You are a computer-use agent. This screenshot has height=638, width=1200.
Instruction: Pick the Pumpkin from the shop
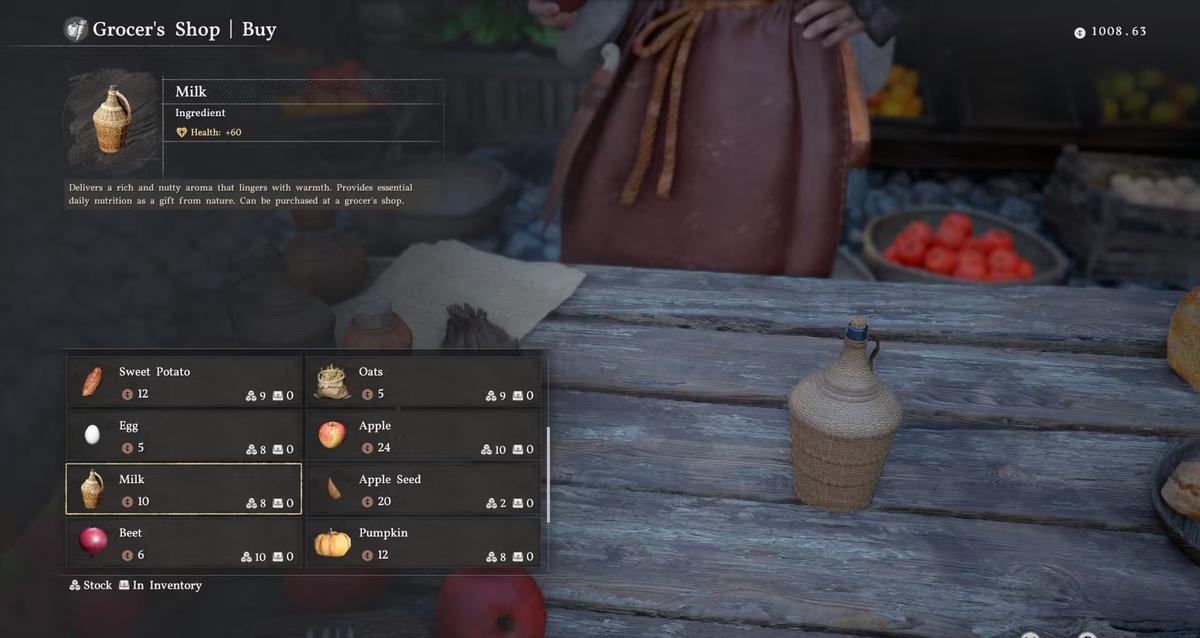(x=423, y=543)
